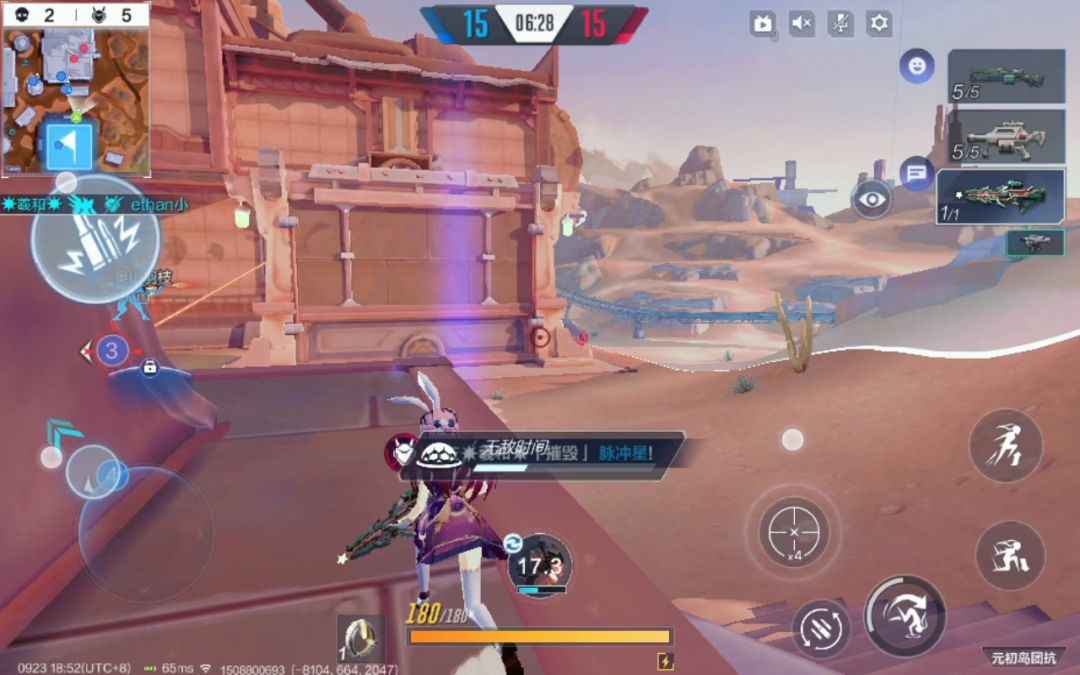Toggle the muted speaker icon
This screenshot has width=1080, height=675.
pyautogui.click(x=802, y=24)
